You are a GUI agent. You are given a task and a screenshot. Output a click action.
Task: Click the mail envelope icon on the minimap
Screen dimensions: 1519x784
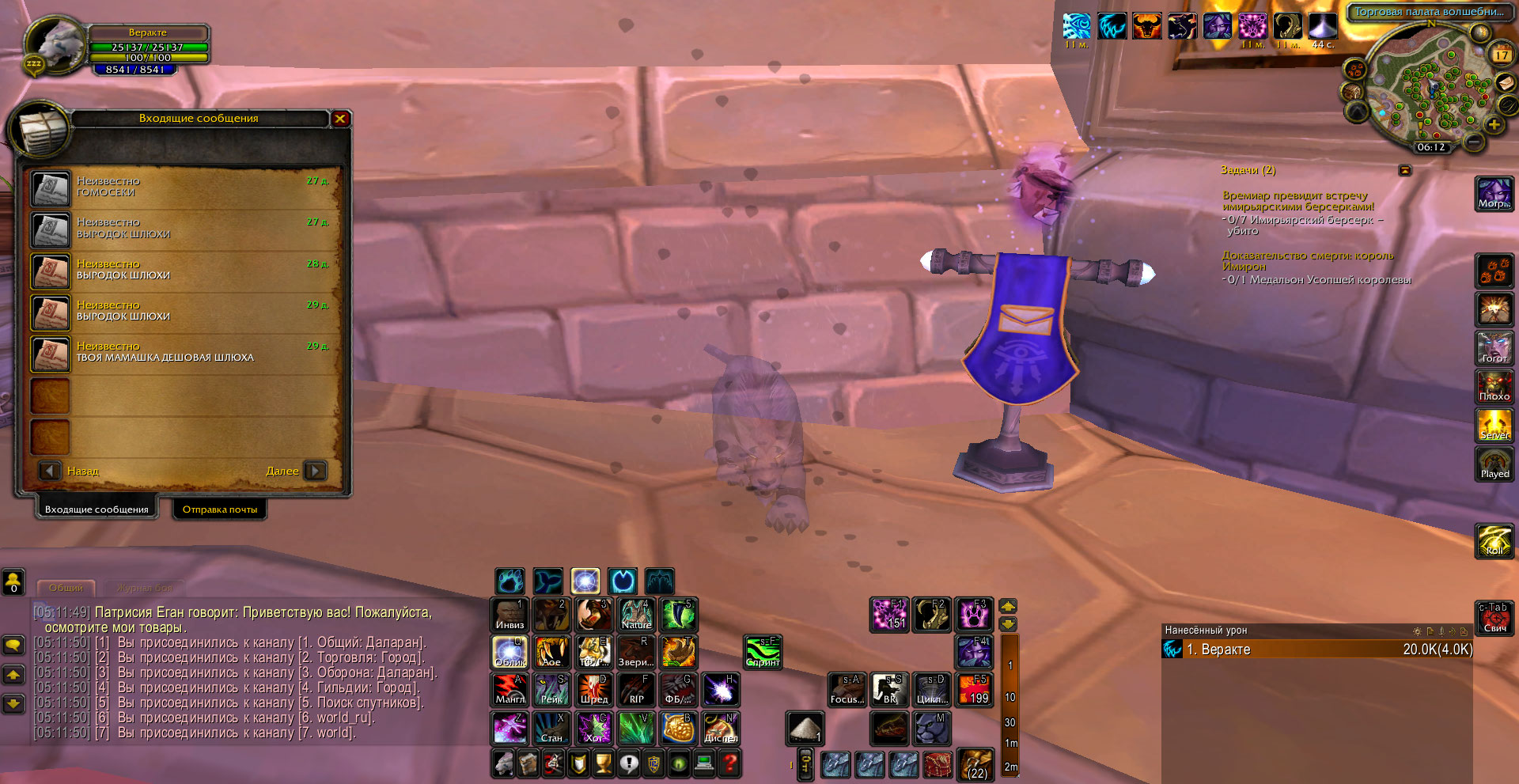(x=1506, y=83)
